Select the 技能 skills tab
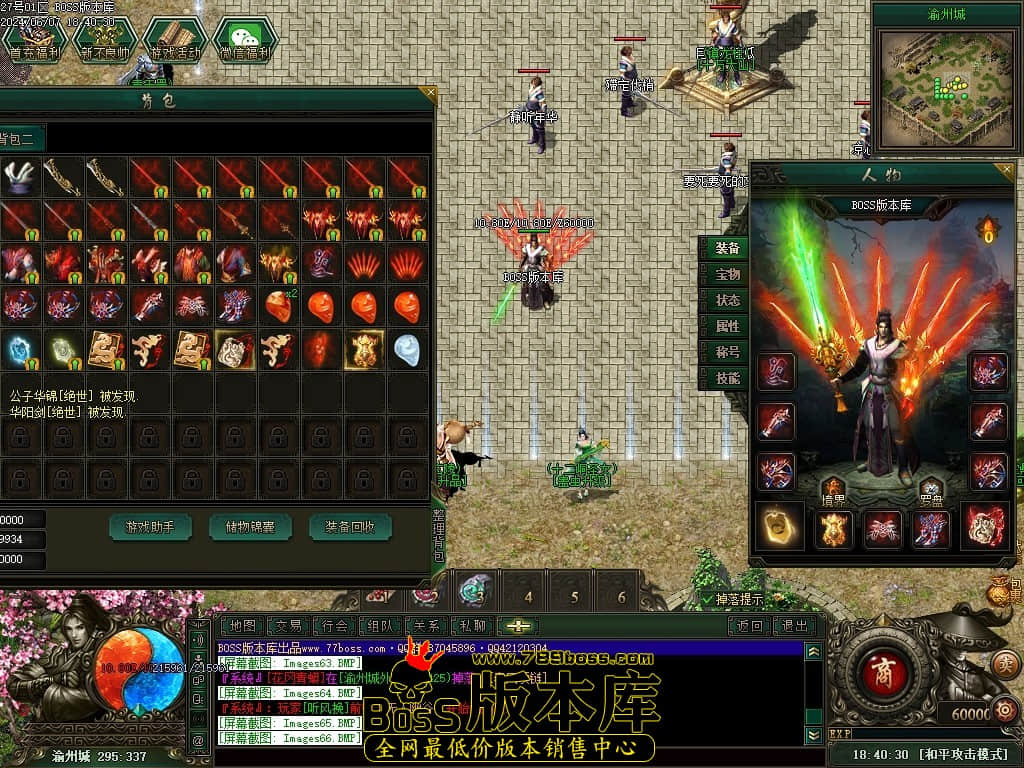Viewport: 1024px width, 768px height. [727, 378]
